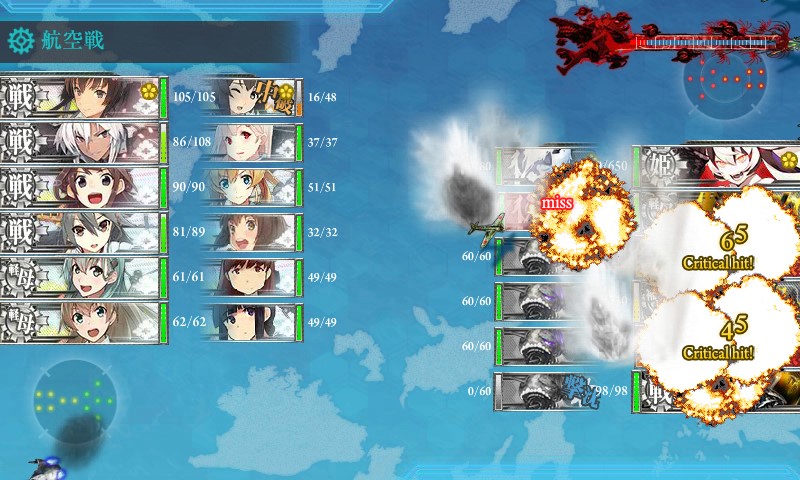Select the flagship banner showing 105/105 HP
Screen dimensions: 800x480
point(82,97)
